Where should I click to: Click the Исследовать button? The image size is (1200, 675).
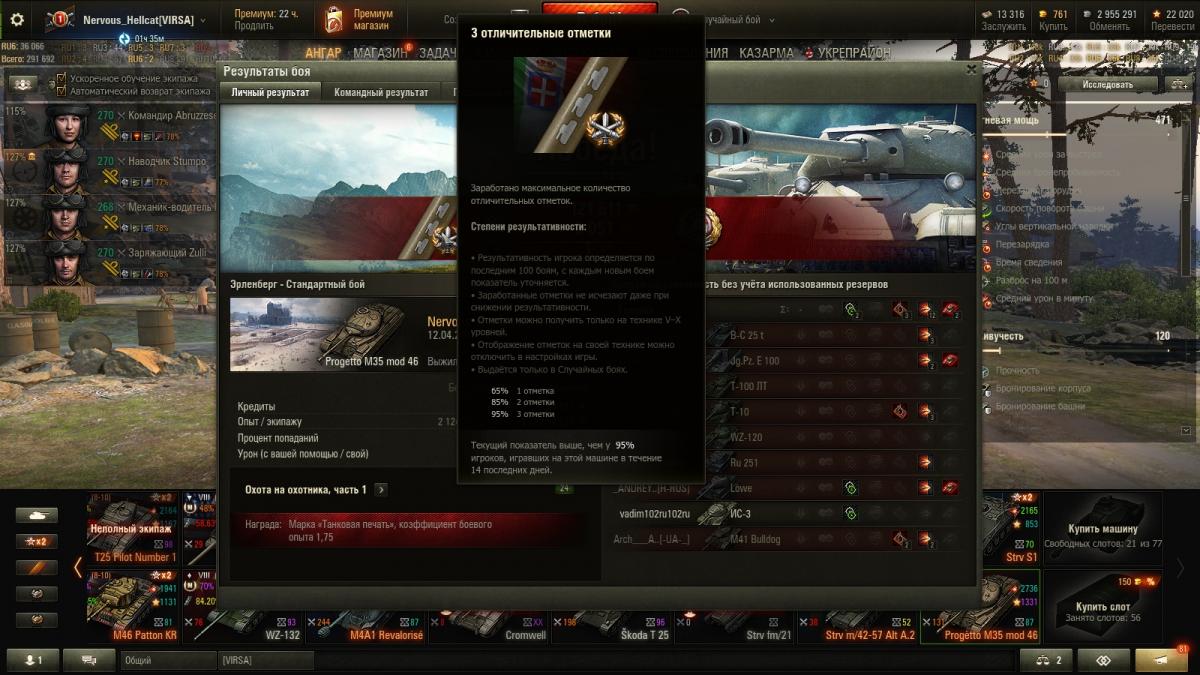tap(1106, 85)
